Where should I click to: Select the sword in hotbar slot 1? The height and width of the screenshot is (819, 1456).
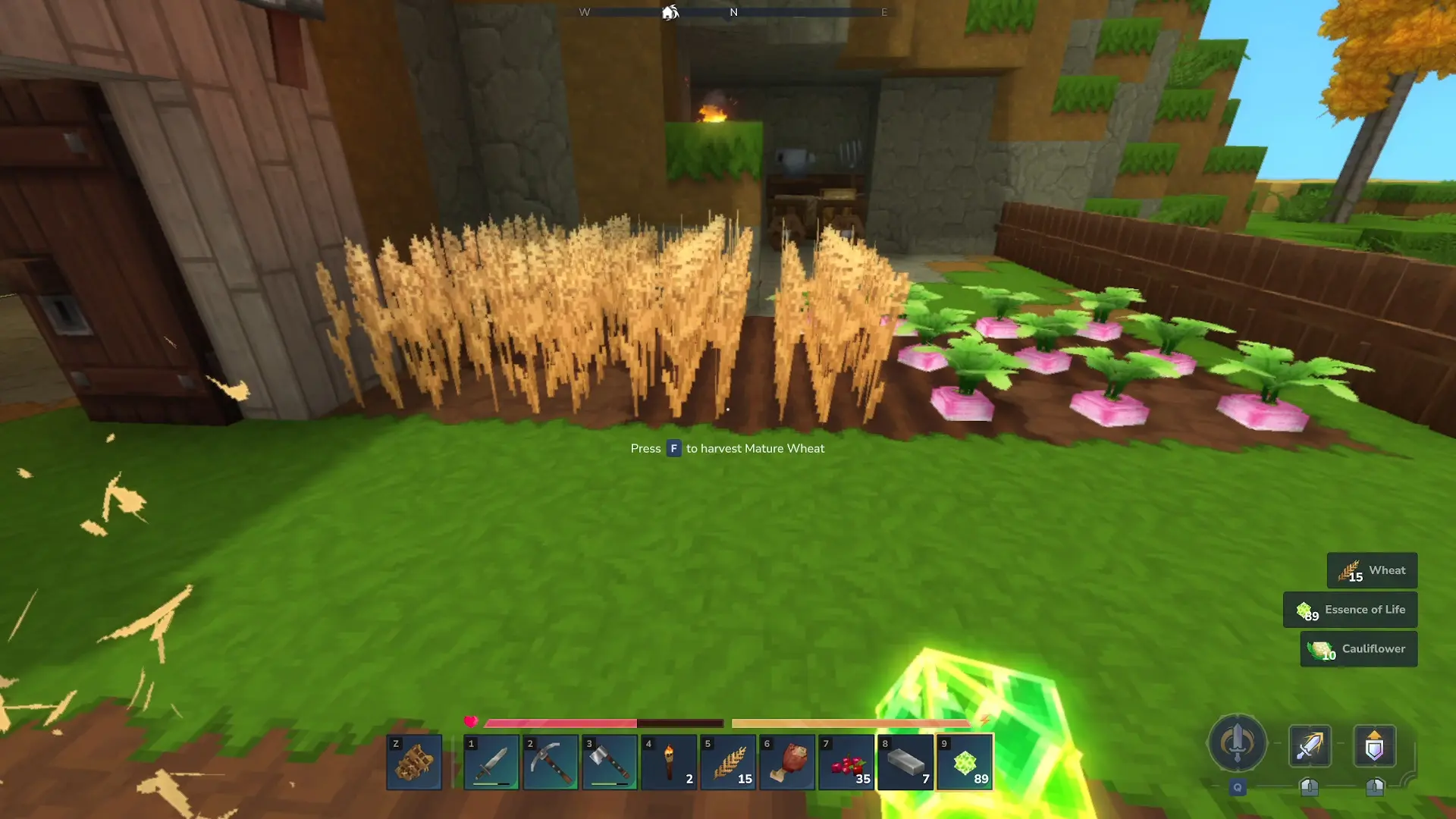point(491,762)
